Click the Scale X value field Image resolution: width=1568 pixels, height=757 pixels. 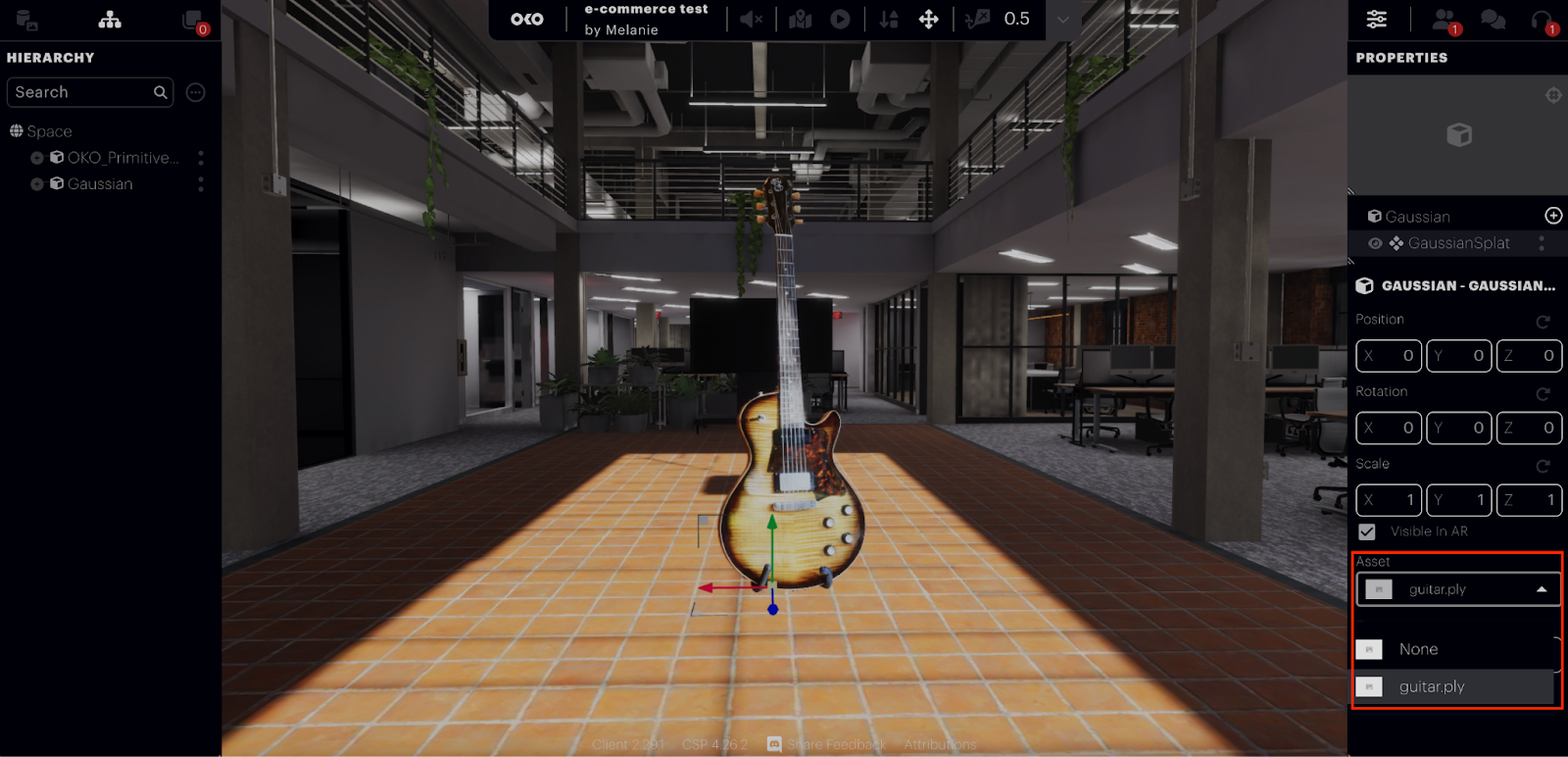[x=1389, y=500]
